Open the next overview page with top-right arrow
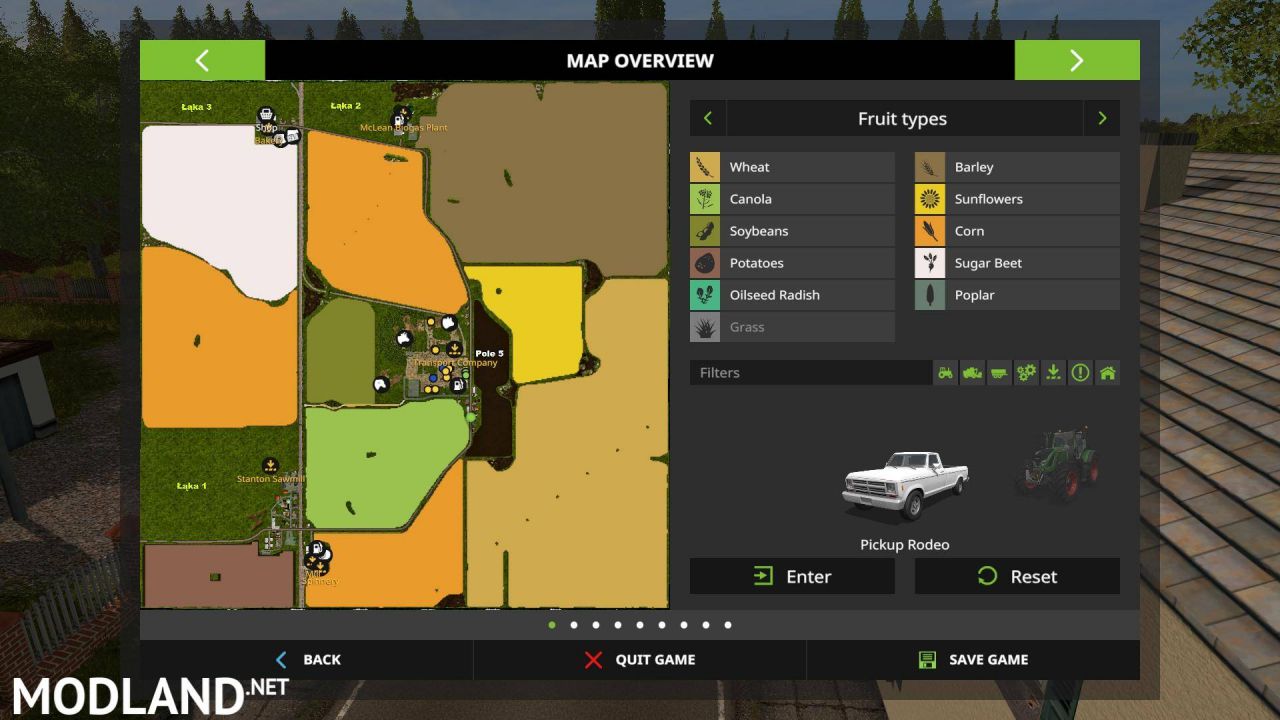1280x720 pixels. click(x=1077, y=60)
